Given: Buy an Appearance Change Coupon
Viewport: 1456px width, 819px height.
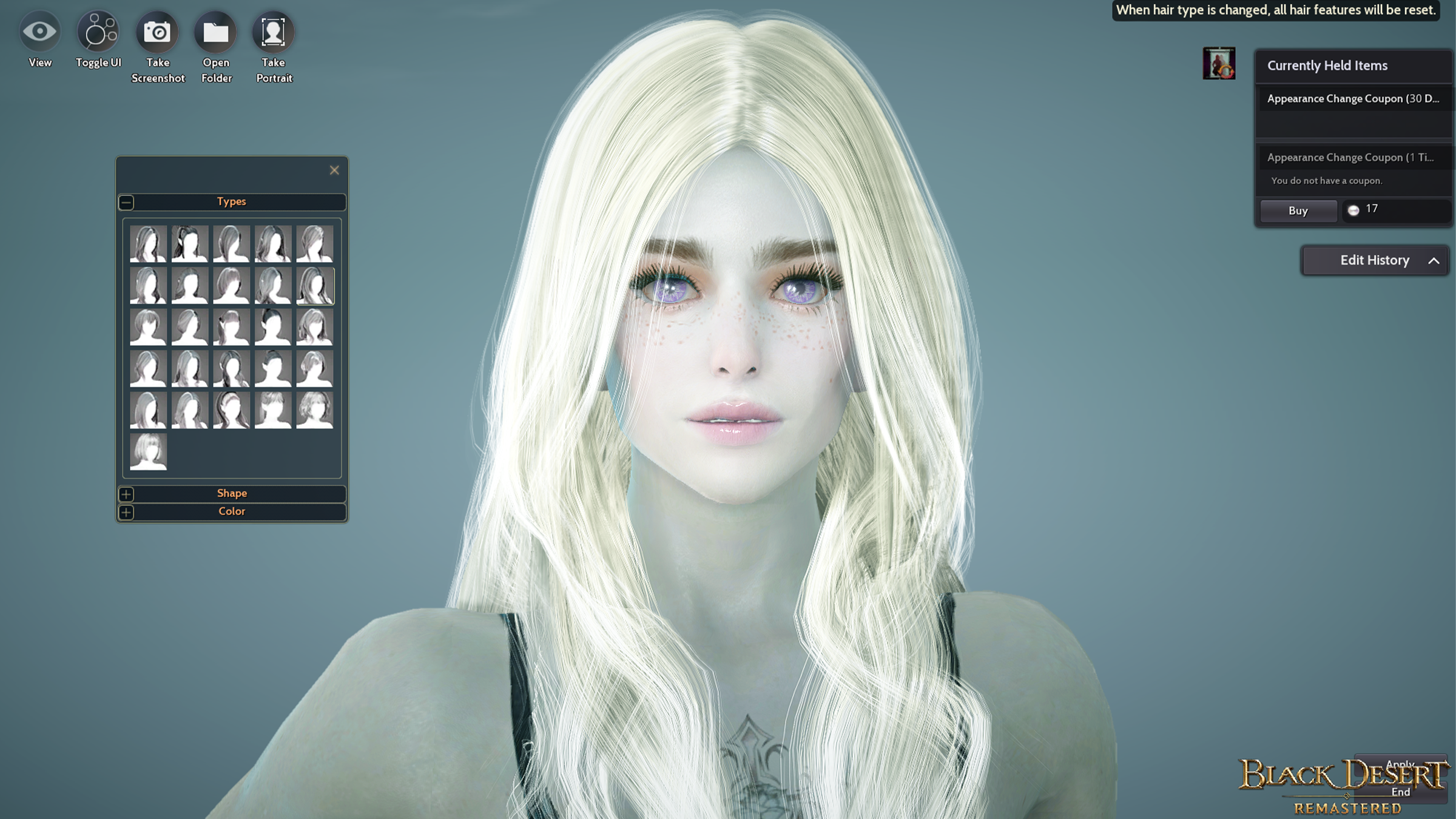Looking at the screenshot, I should coord(1298,211).
